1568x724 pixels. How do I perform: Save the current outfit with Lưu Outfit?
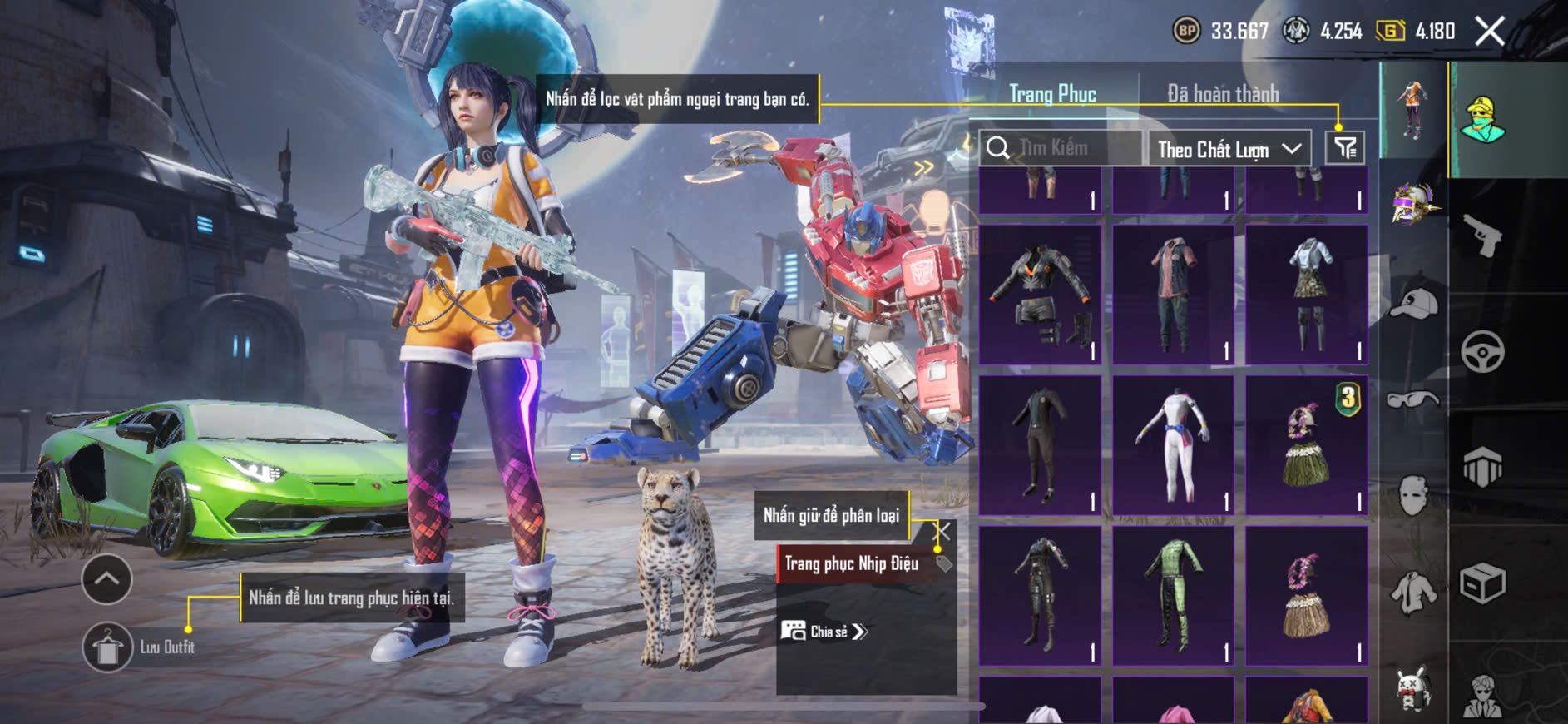[x=108, y=647]
